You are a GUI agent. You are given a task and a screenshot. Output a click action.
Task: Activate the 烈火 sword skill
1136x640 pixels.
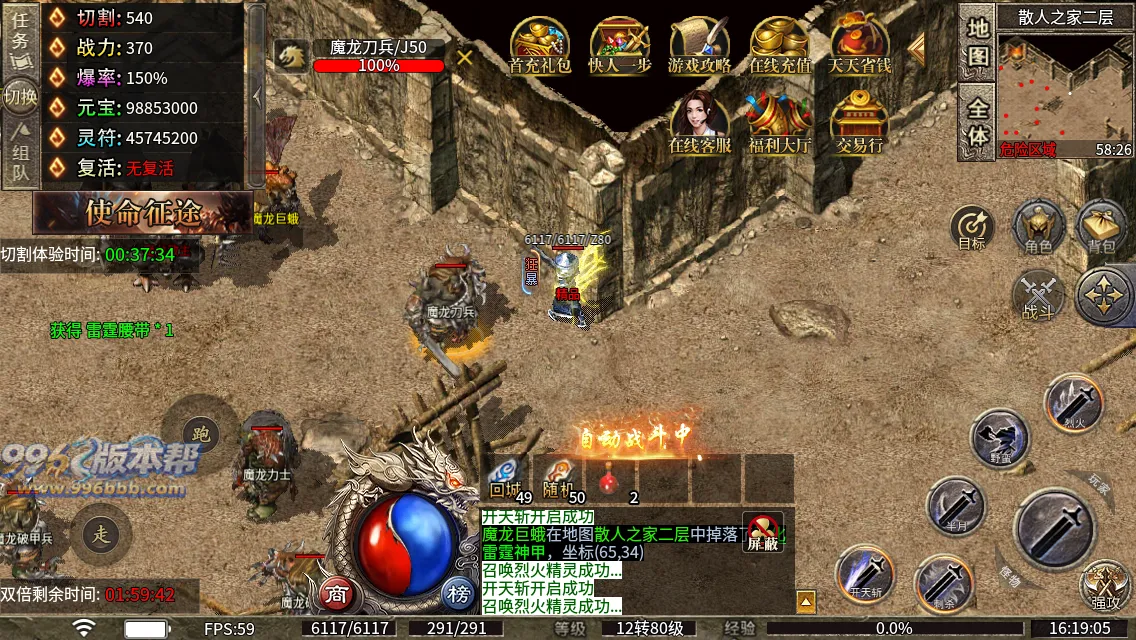click(1073, 402)
